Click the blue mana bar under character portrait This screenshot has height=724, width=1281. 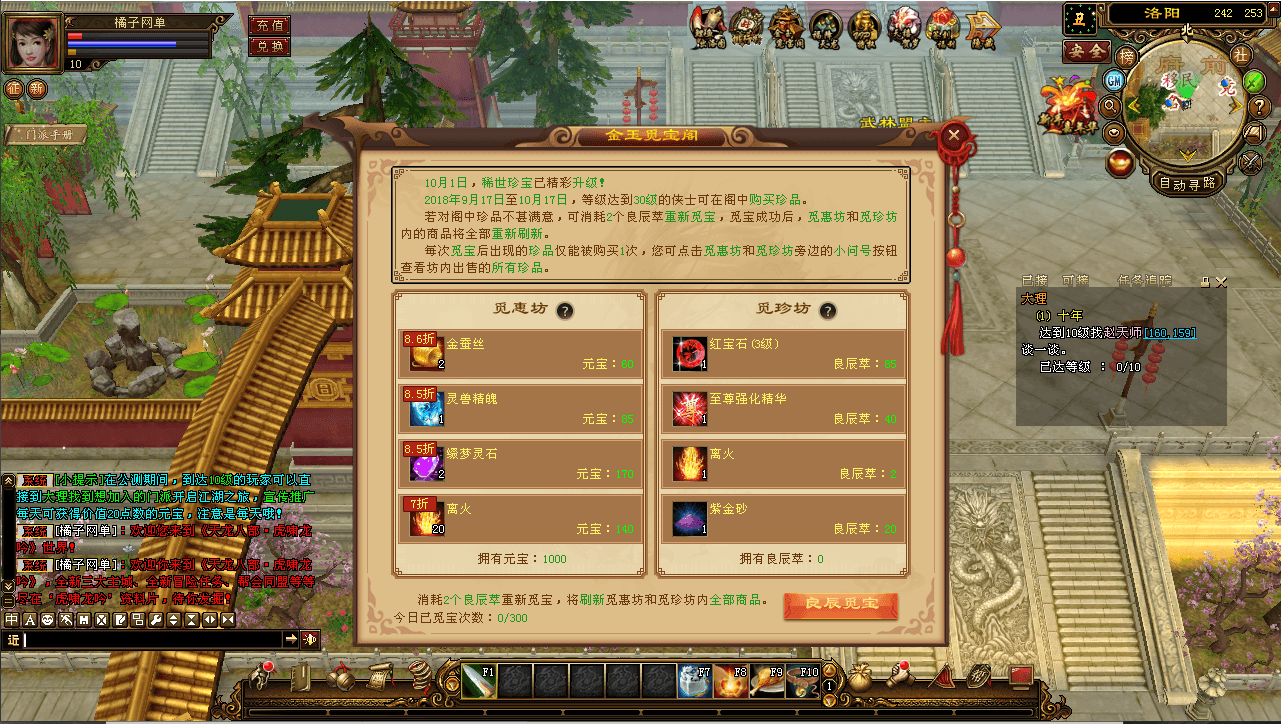pos(120,42)
